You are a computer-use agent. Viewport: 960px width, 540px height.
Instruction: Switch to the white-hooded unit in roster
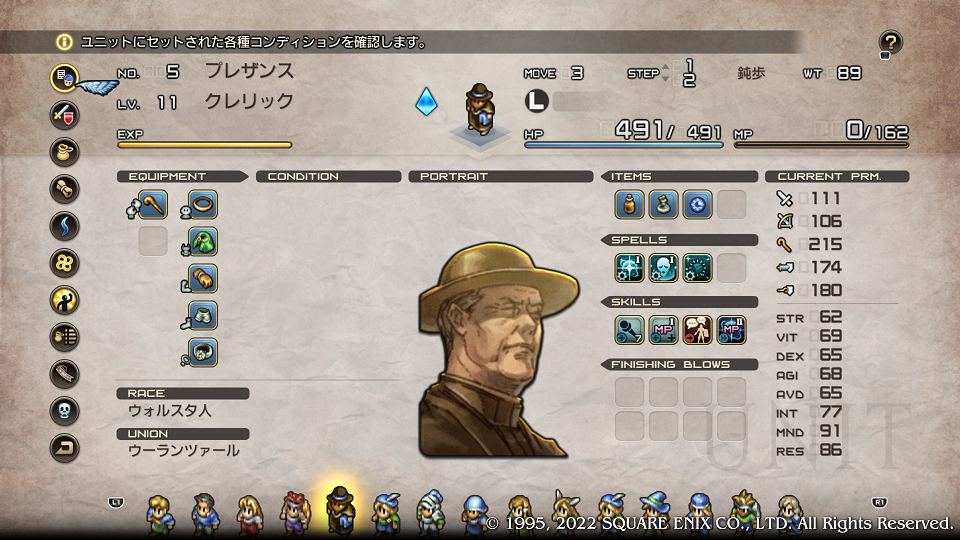[430, 511]
